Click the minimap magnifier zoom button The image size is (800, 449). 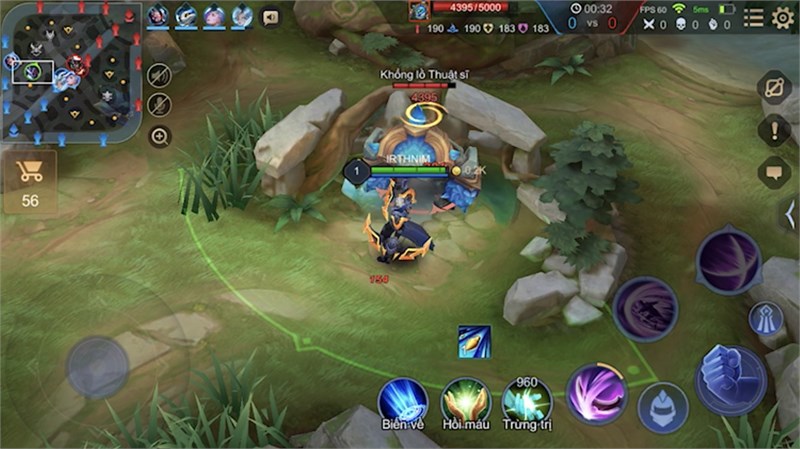159,136
